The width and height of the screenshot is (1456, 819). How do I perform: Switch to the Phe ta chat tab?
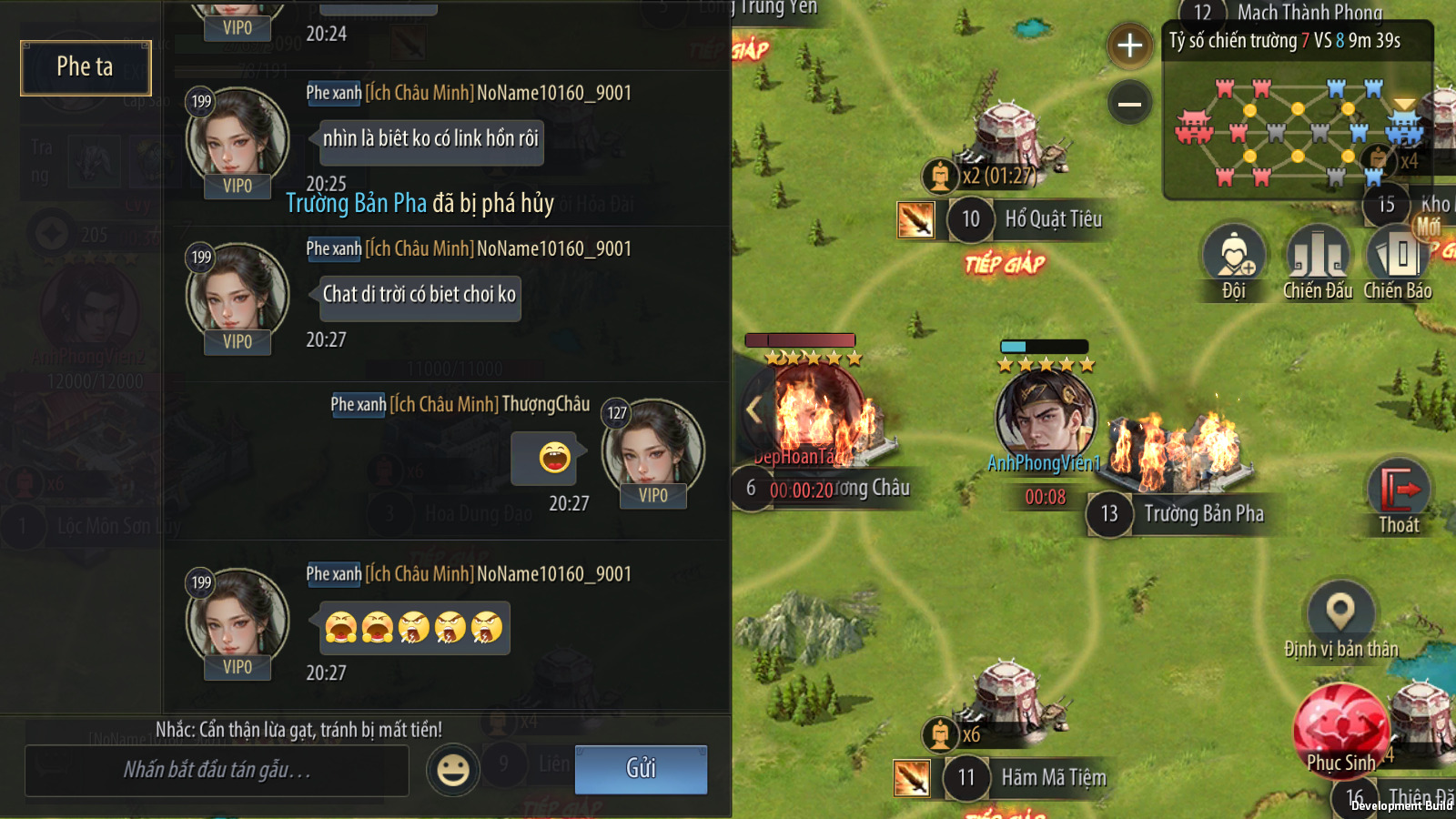[x=86, y=67]
